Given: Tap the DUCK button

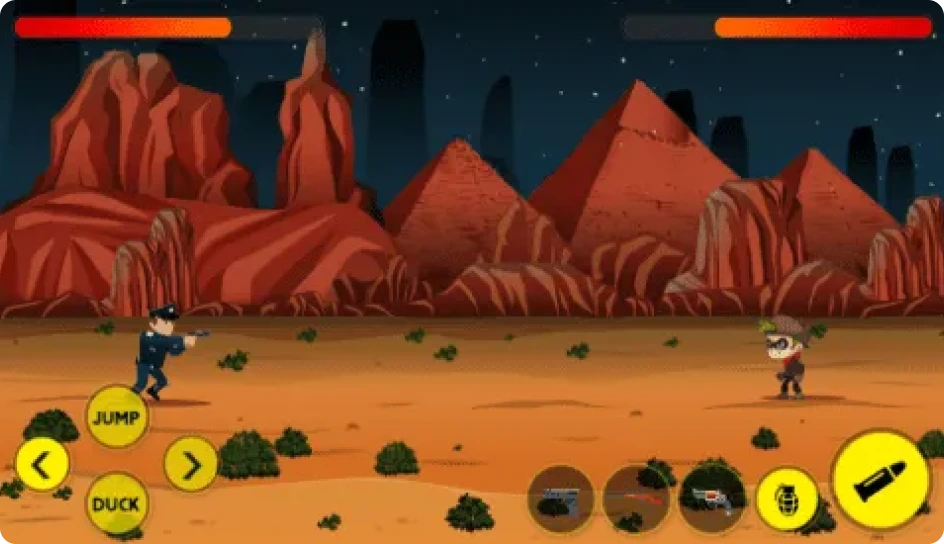Looking at the screenshot, I should tap(116, 503).
